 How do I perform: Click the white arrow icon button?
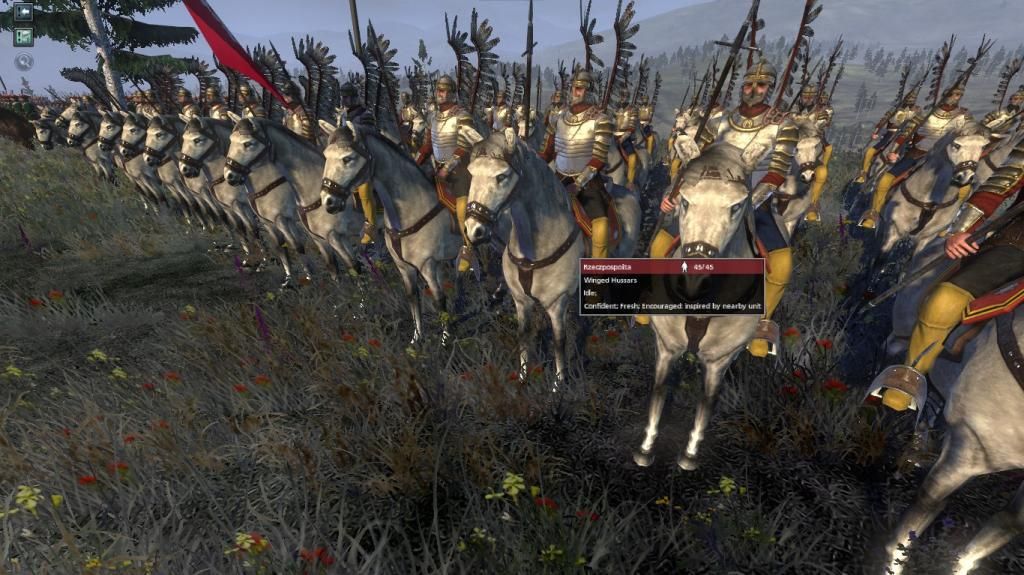pos(23,12)
